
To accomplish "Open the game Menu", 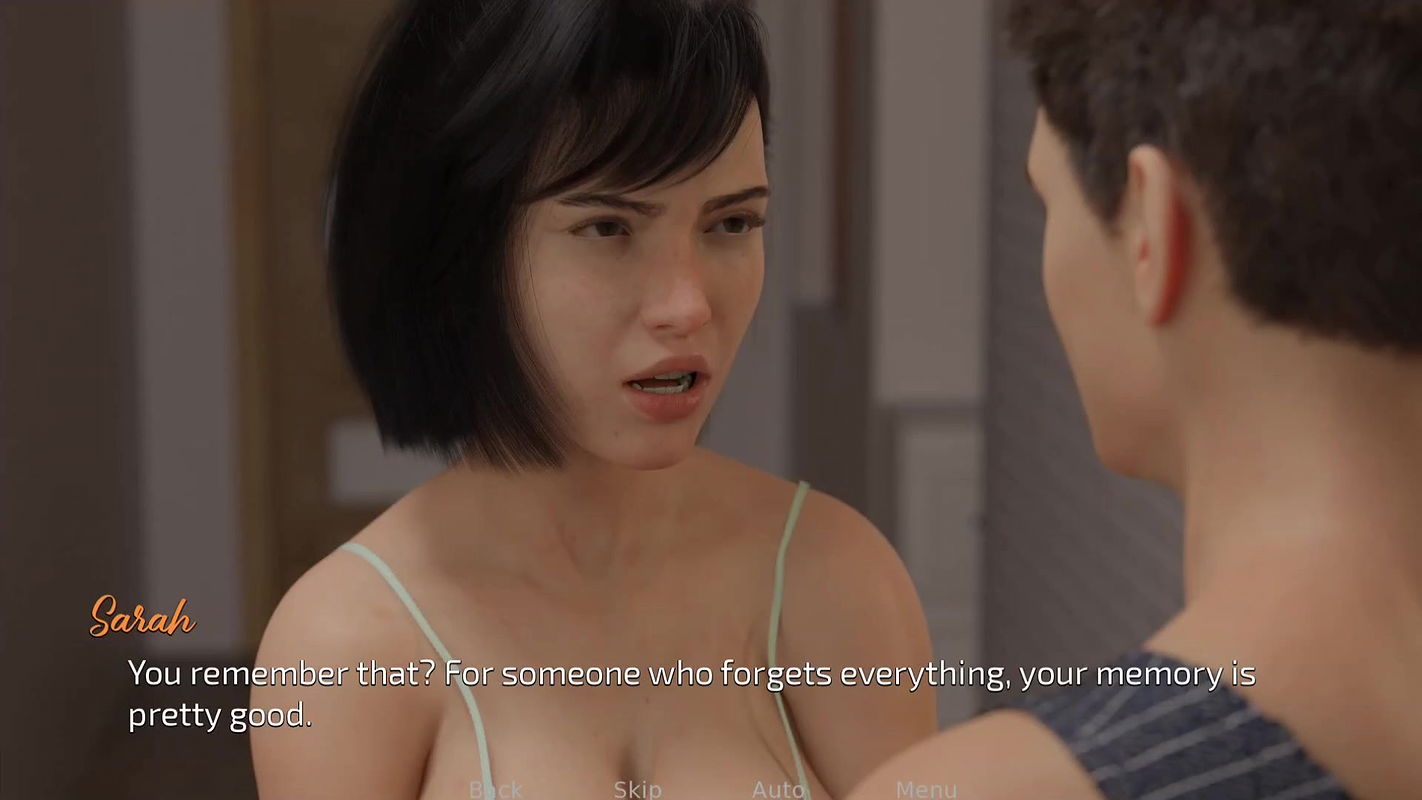I will [926, 789].
